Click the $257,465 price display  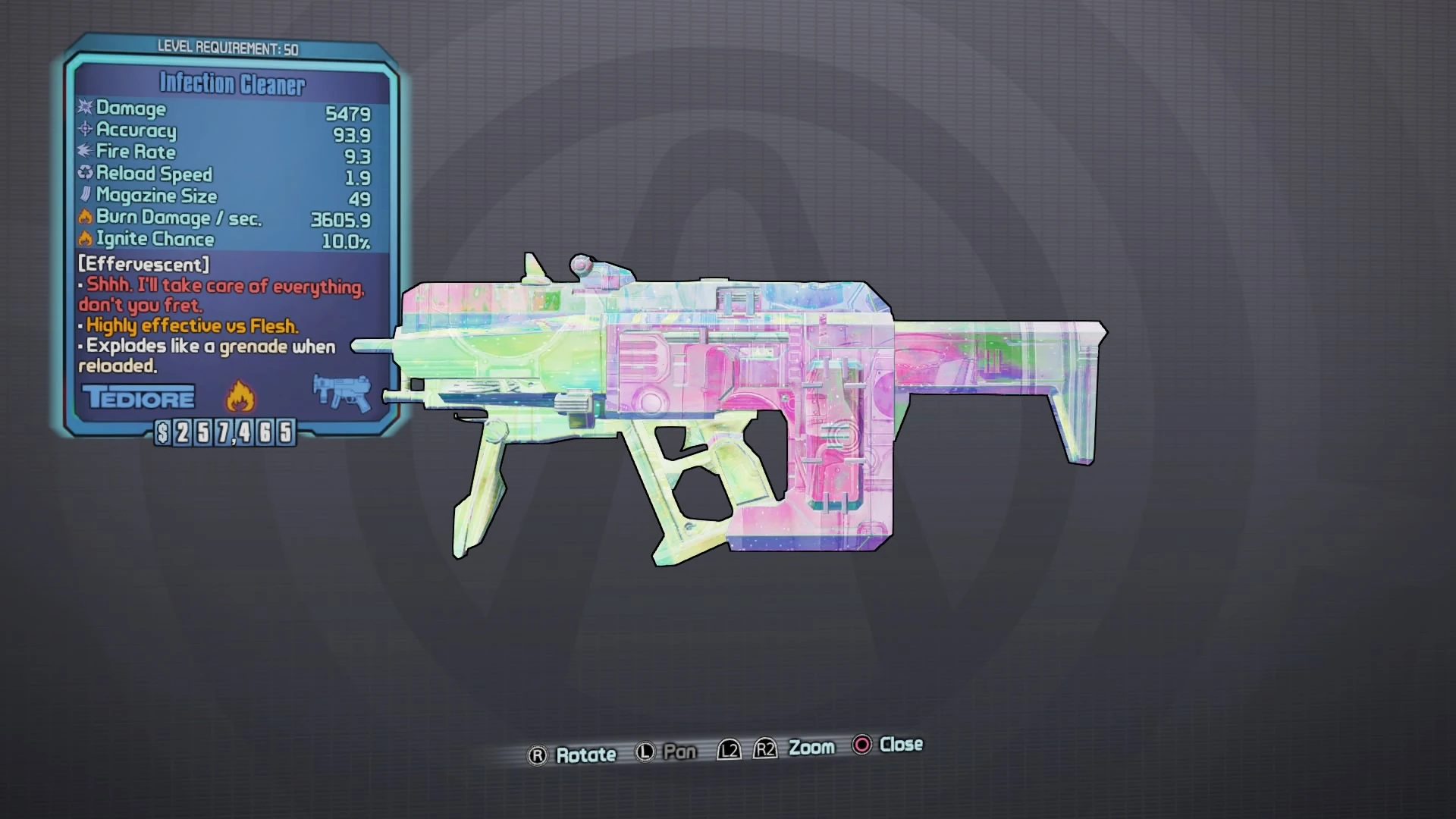225,434
